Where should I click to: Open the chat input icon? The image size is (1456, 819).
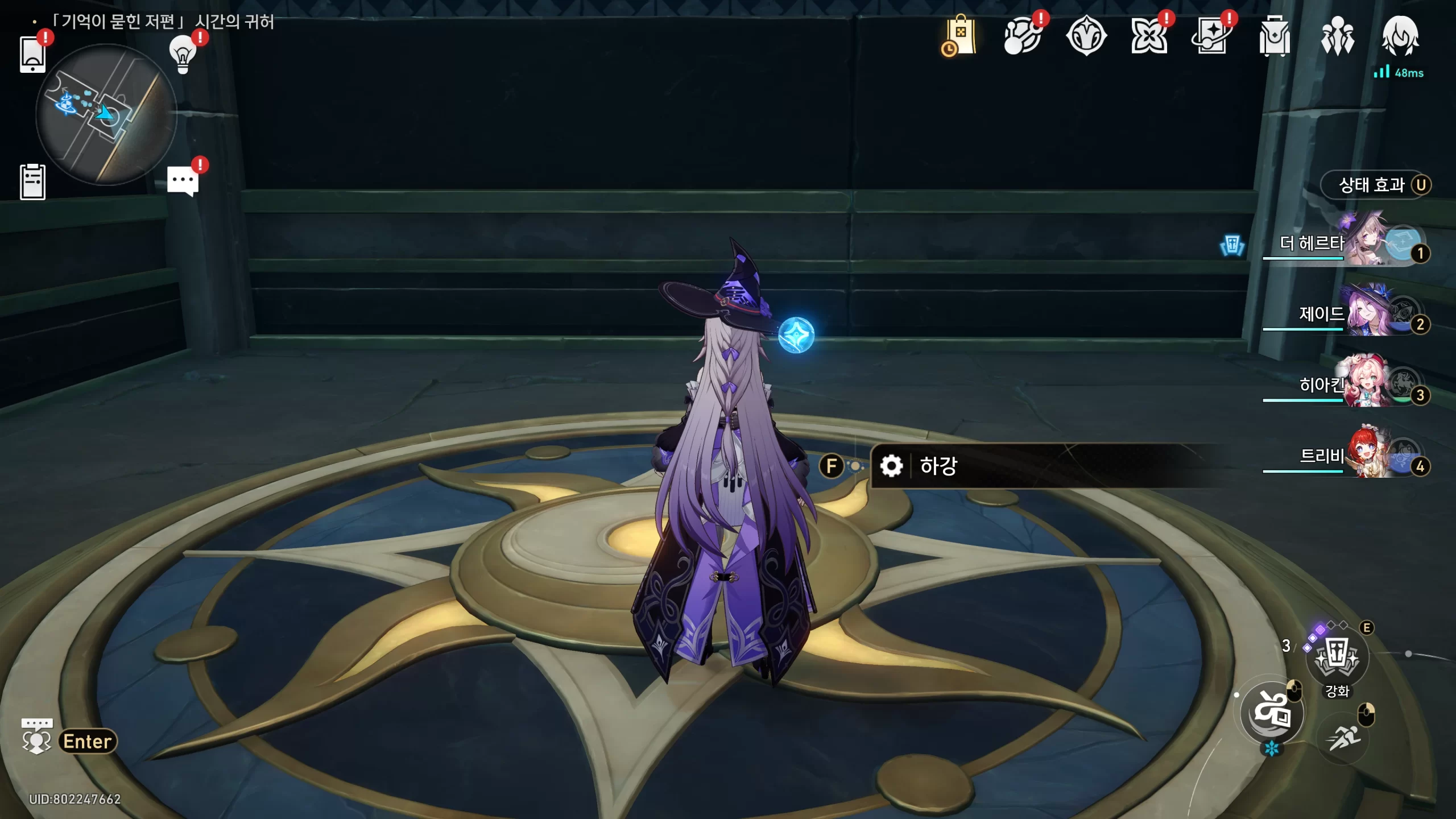[x=37, y=735]
